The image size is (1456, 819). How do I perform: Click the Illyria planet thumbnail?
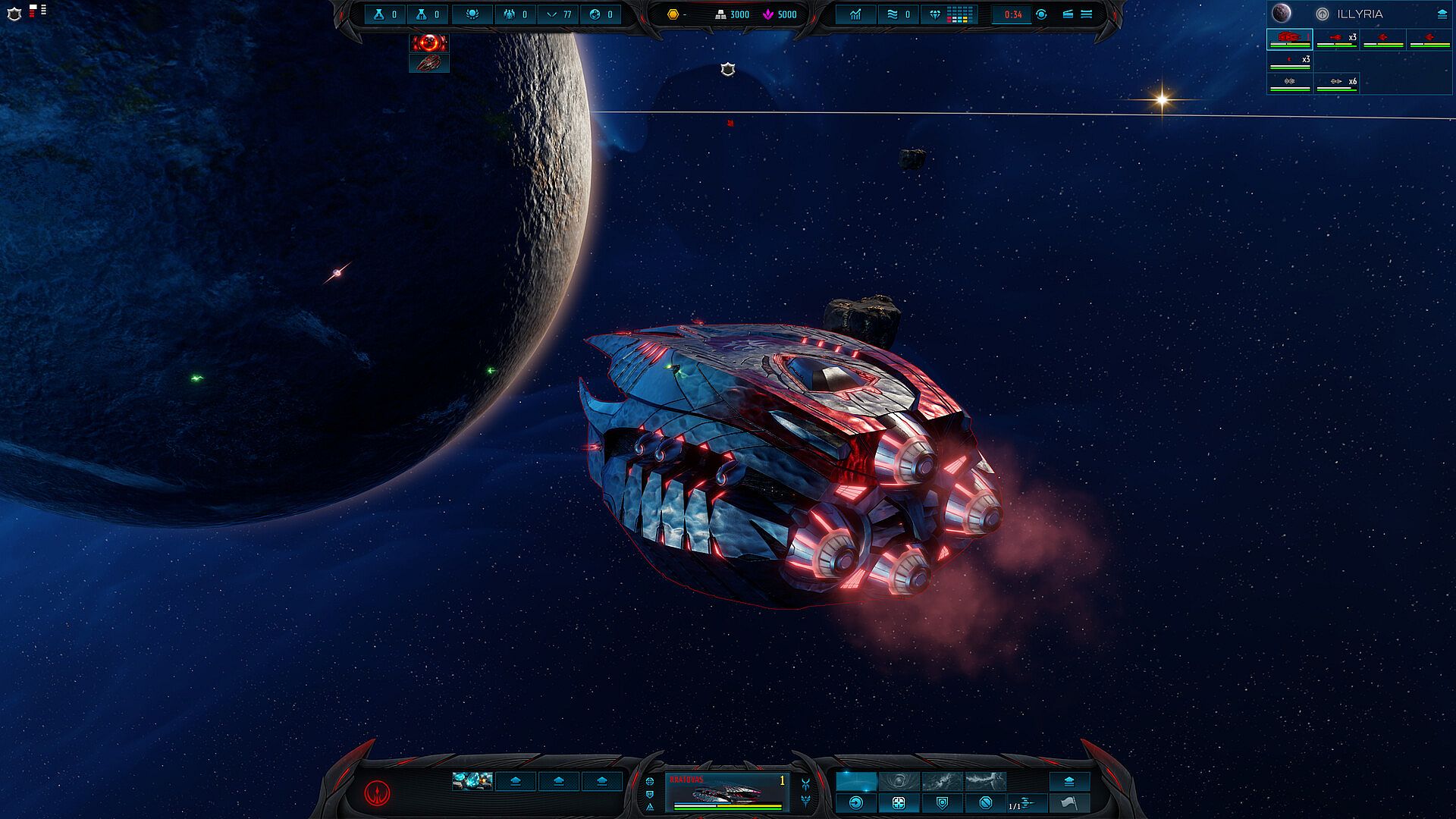pos(1282,13)
